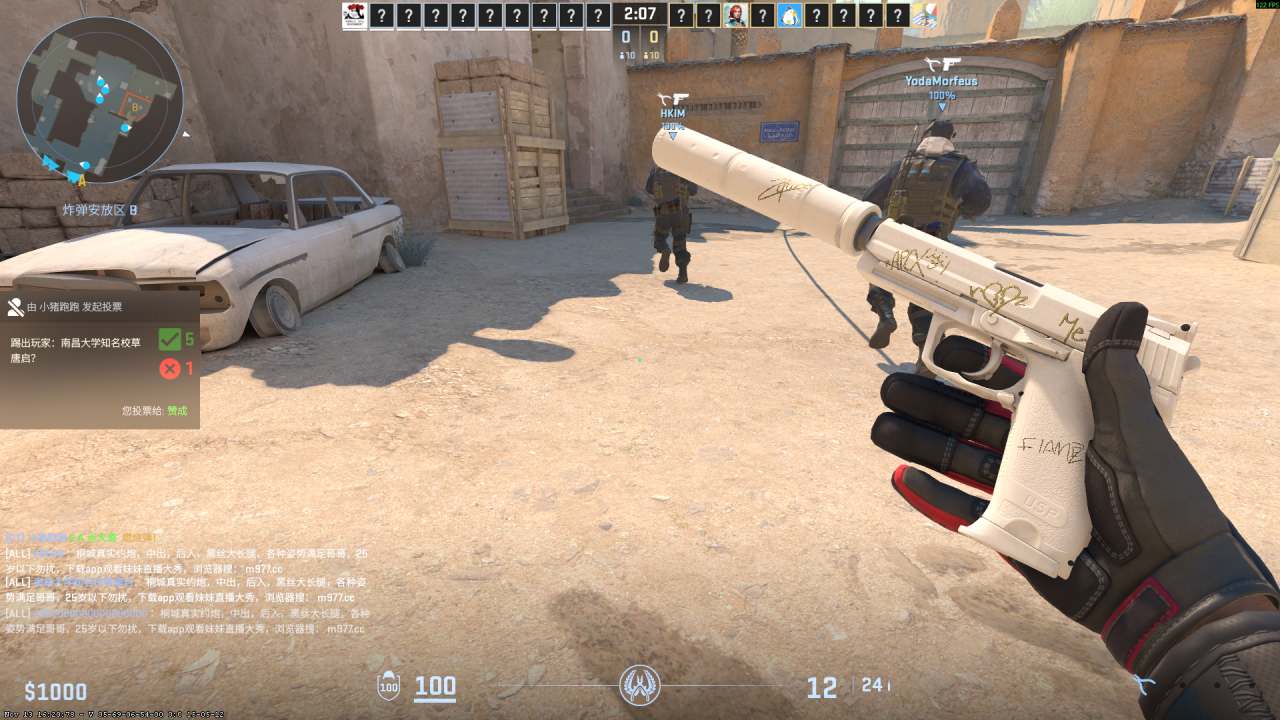The image size is (1280, 720).
Task: Click the last avatar in the top scoreboard
Action: coord(925,15)
